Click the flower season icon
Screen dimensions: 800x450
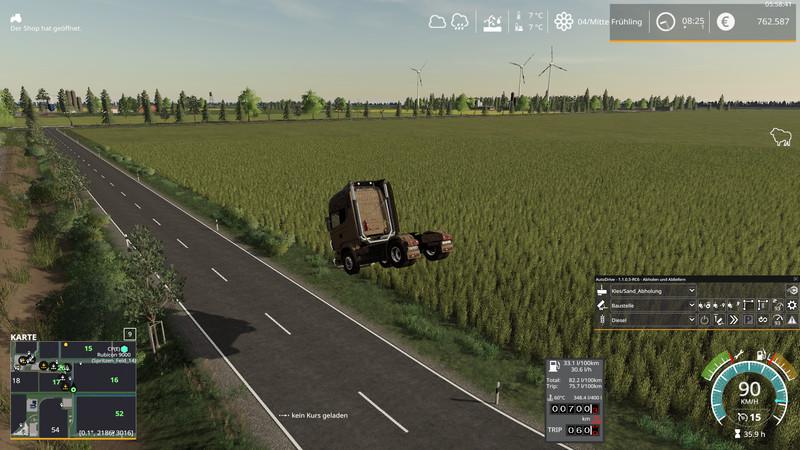coord(564,21)
